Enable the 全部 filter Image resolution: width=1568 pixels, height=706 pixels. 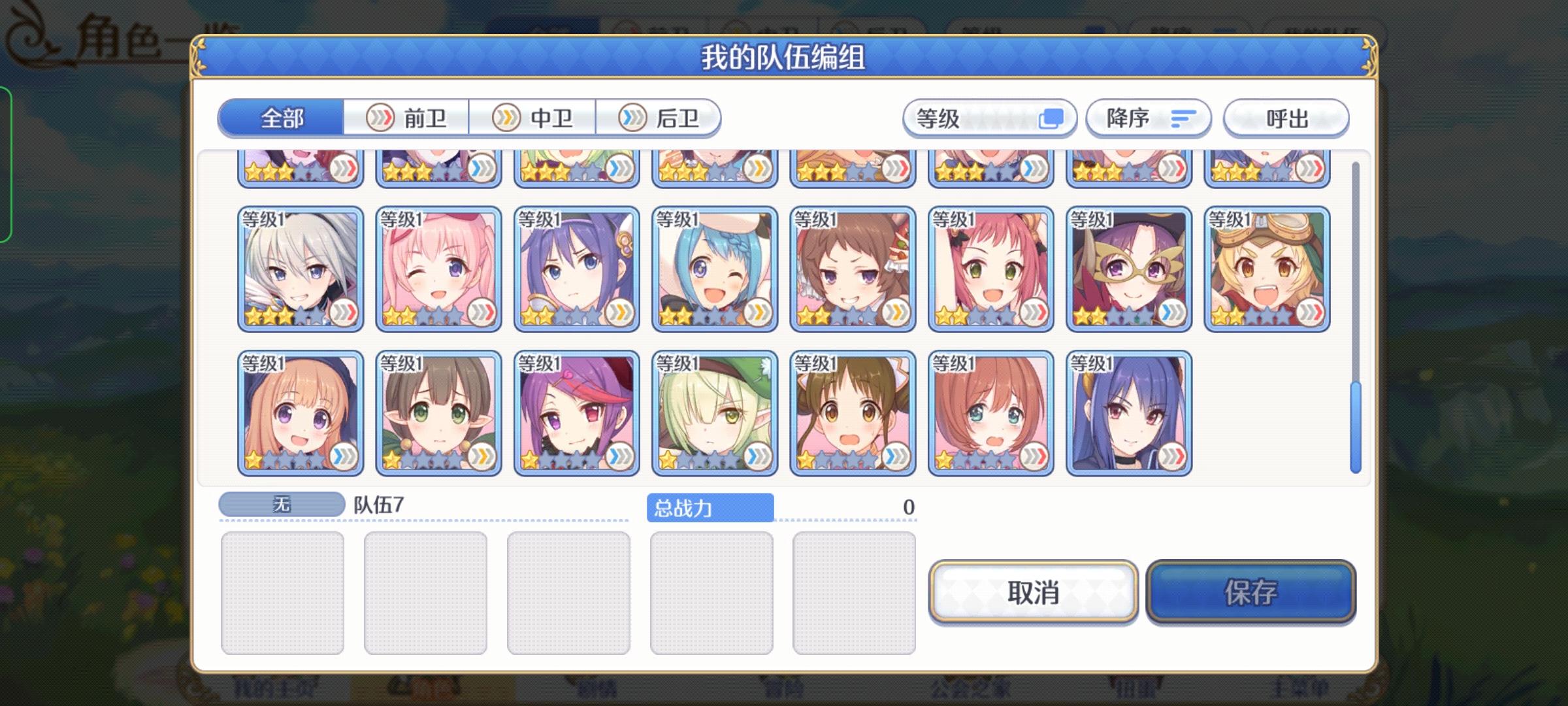point(281,118)
